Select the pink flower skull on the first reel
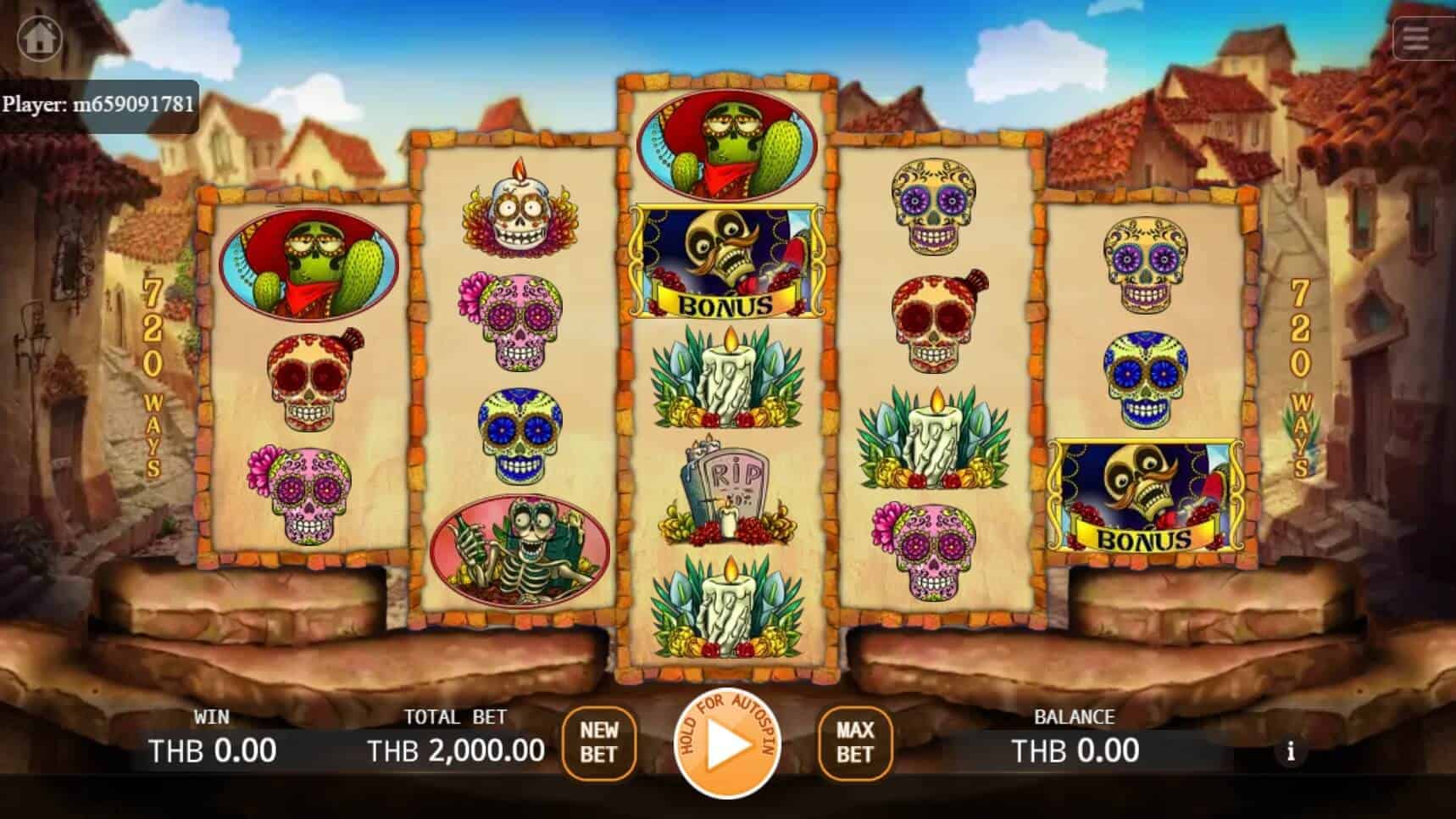The width and height of the screenshot is (1456, 819). [x=303, y=492]
